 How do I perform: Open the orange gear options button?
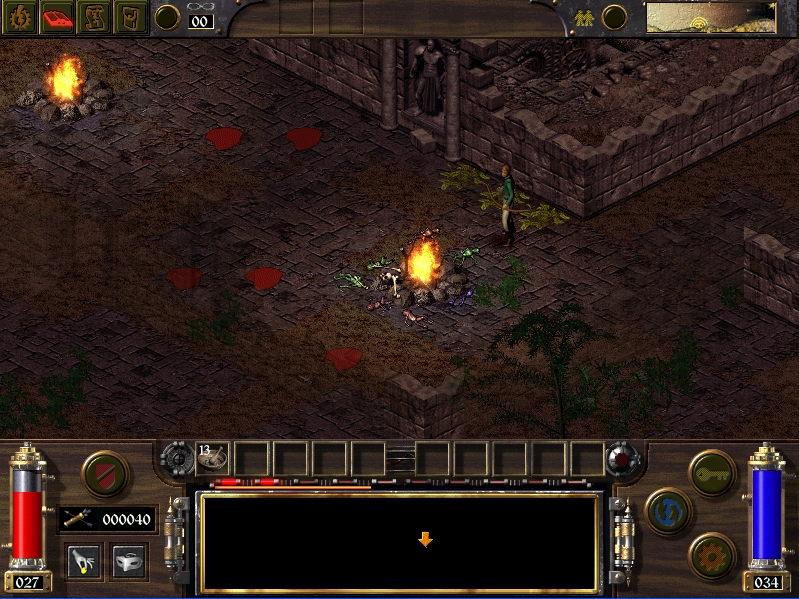[x=712, y=553]
